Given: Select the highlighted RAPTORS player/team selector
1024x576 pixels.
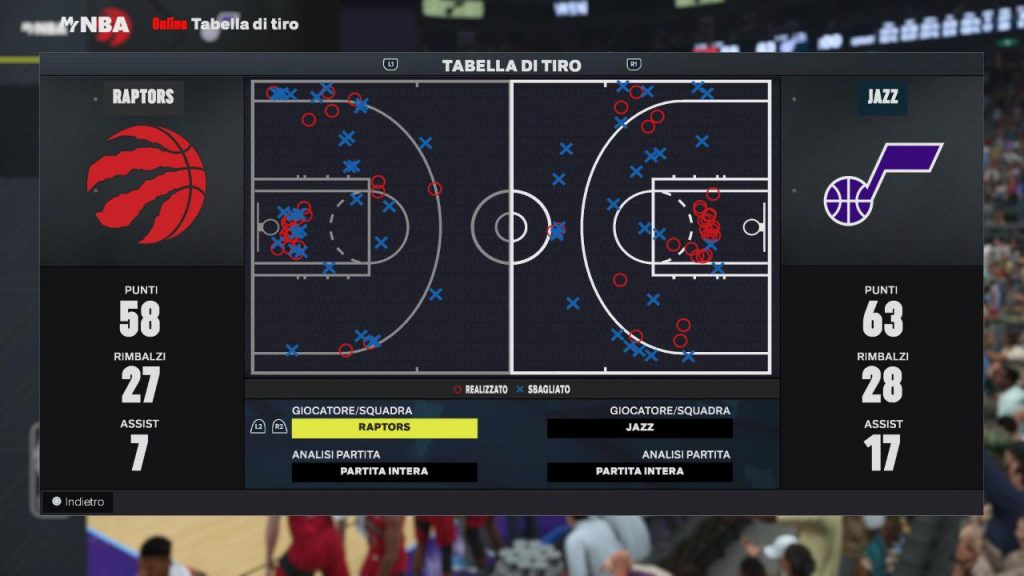Looking at the screenshot, I should (x=384, y=428).
